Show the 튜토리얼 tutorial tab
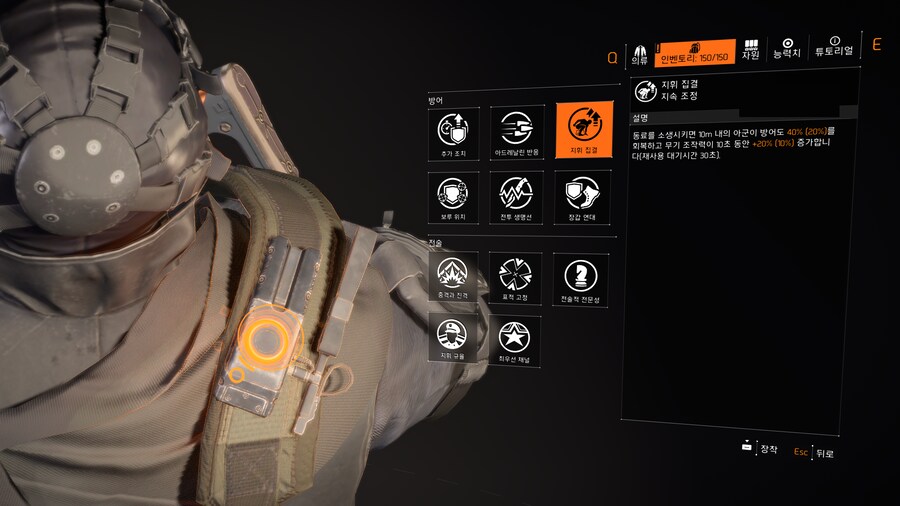This screenshot has width=900, height=506. [834, 48]
